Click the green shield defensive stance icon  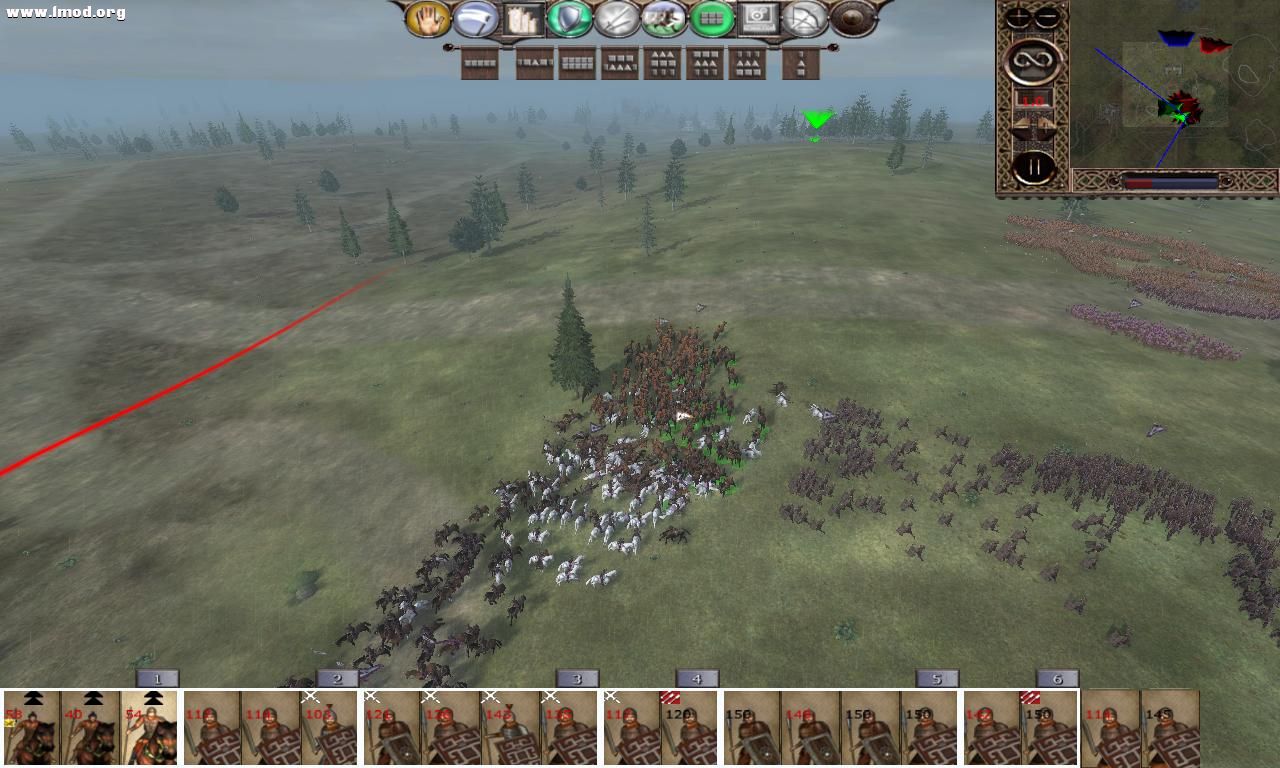point(567,18)
